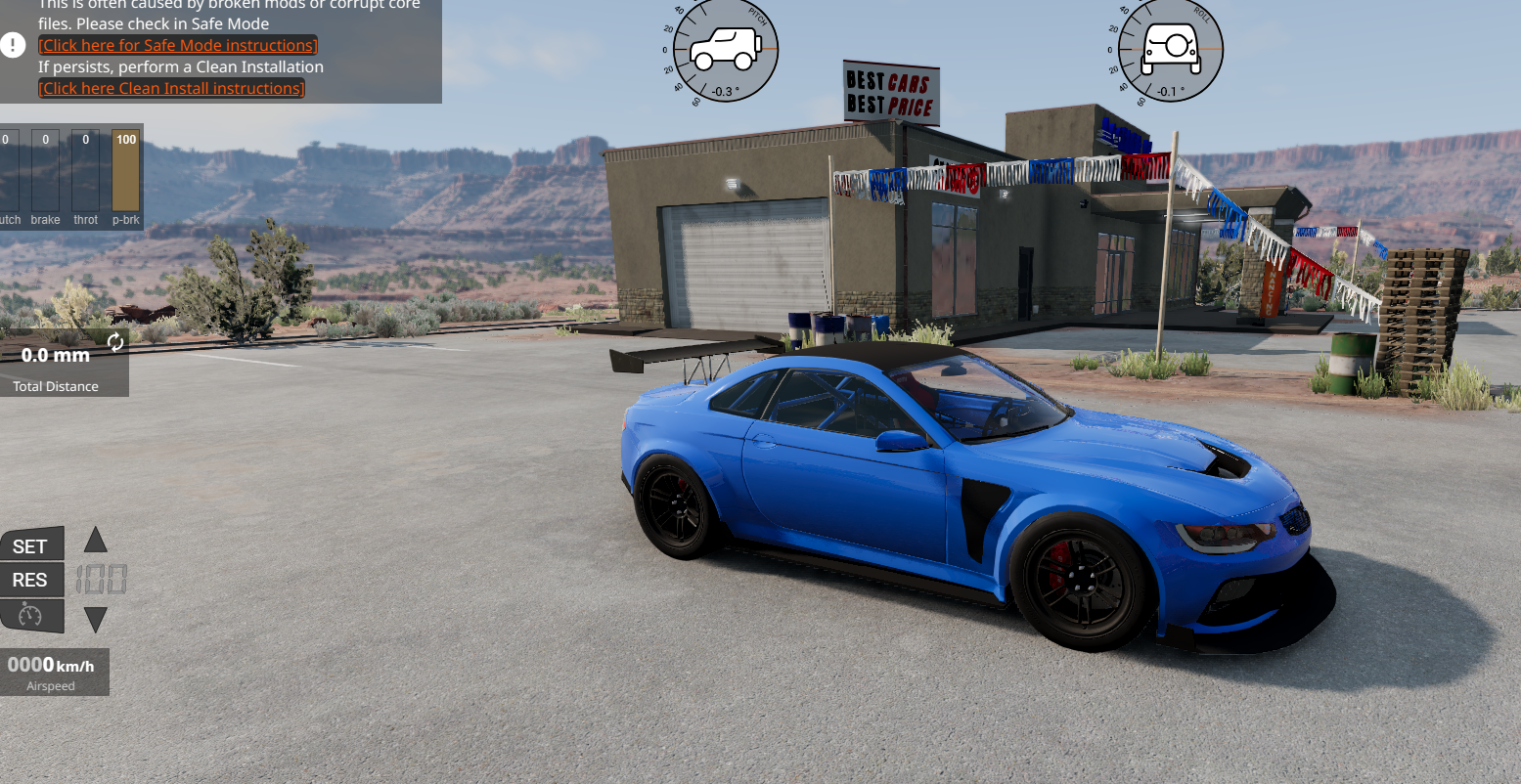Open the Clean Install instructions link
Image resolution: width=1521 pixels, height=784 pixels.
(171, 88)
